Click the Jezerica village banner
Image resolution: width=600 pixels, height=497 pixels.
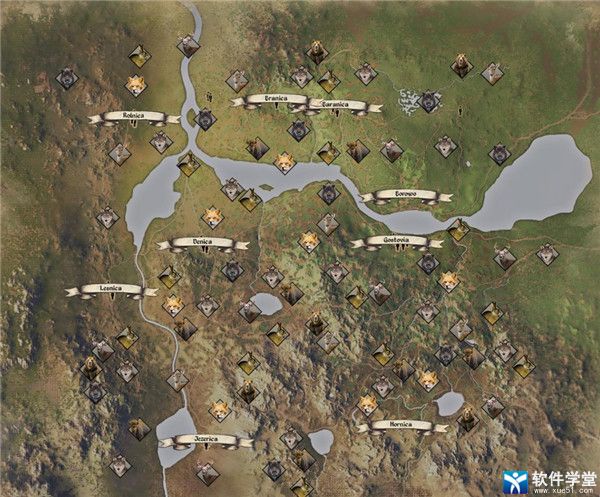206,439
